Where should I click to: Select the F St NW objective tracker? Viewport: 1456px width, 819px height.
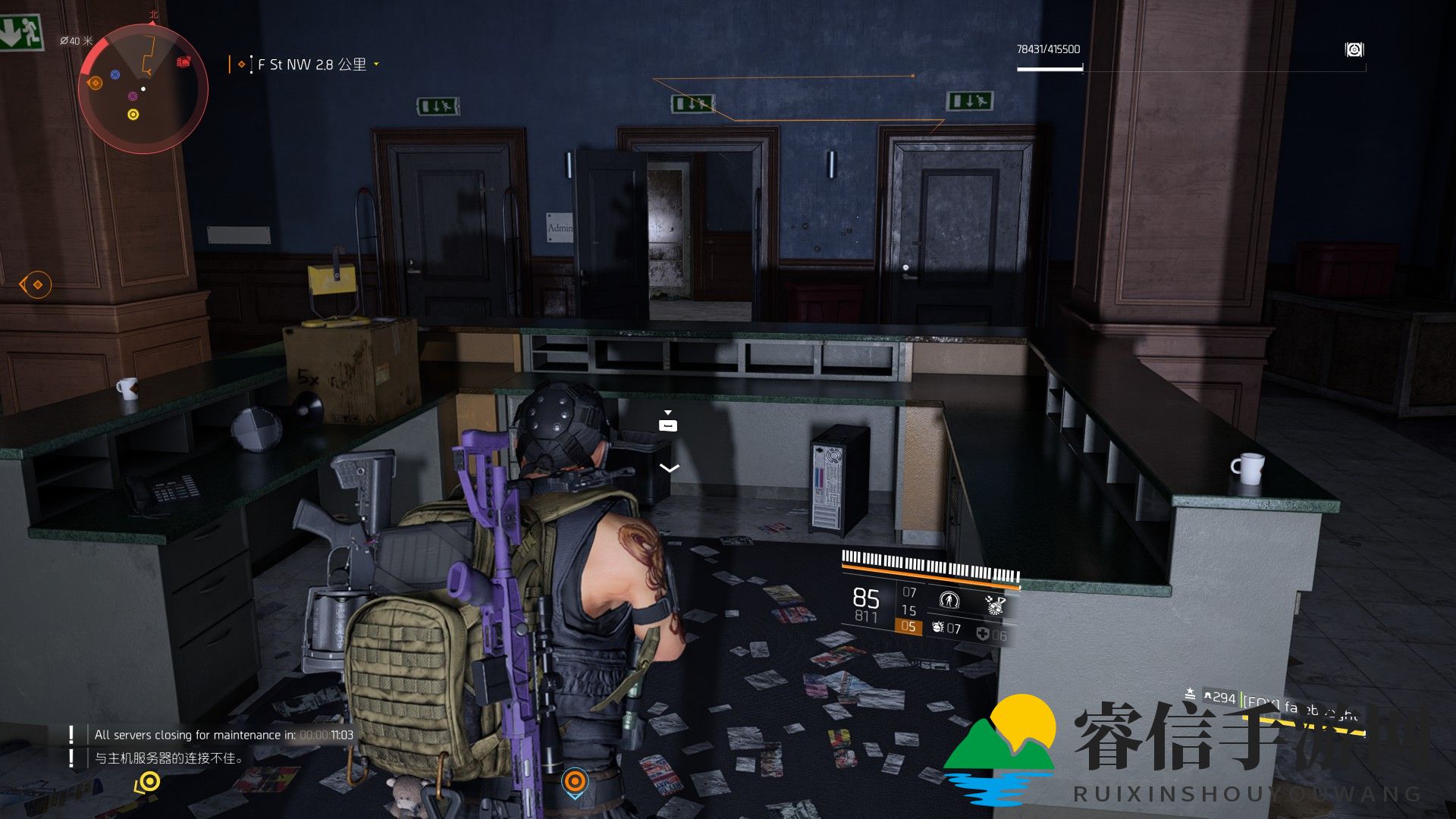[x=312, y=64]
